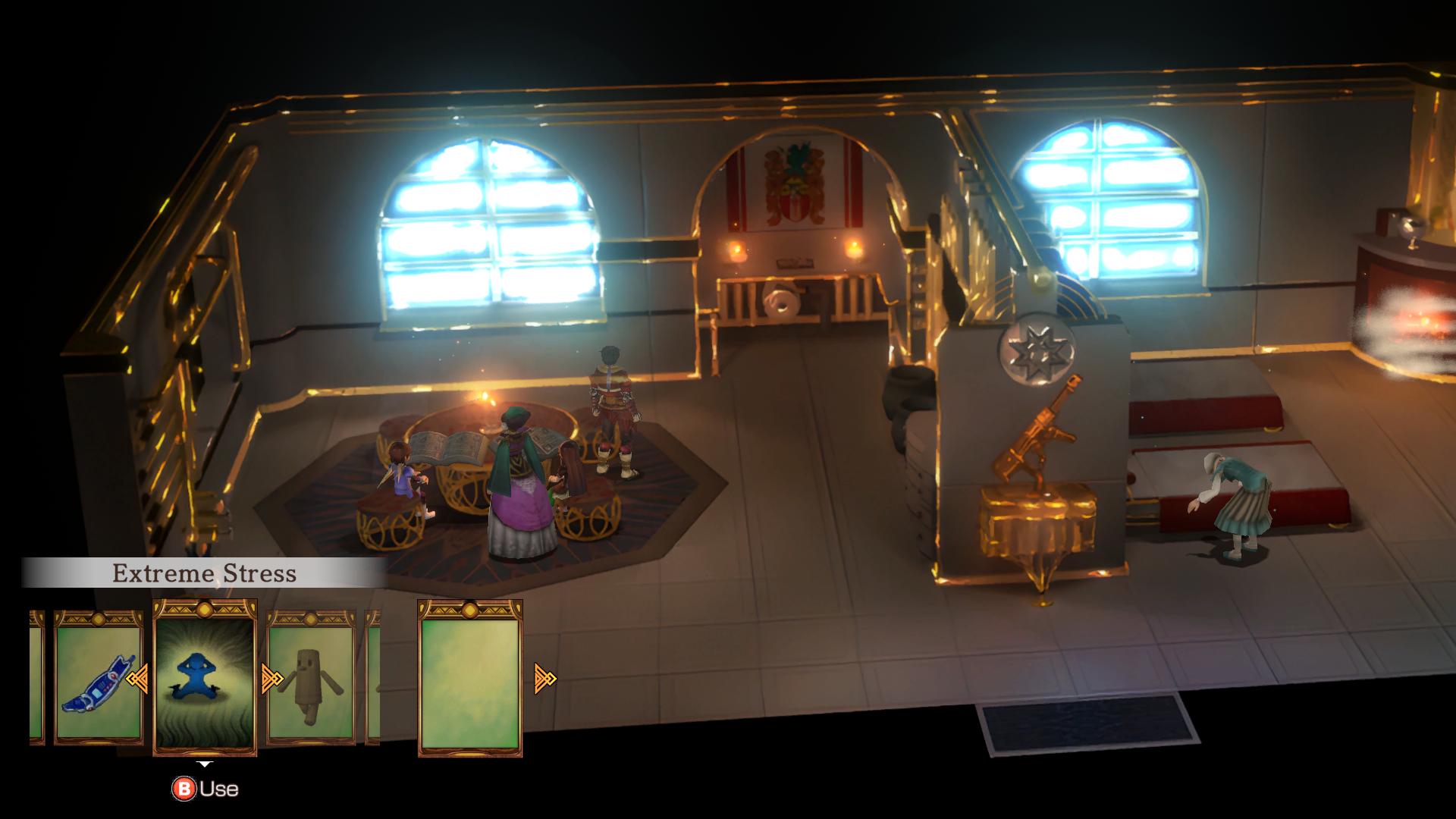Click the left arrow beside the selected card
1456x819 pixels.
137,679
